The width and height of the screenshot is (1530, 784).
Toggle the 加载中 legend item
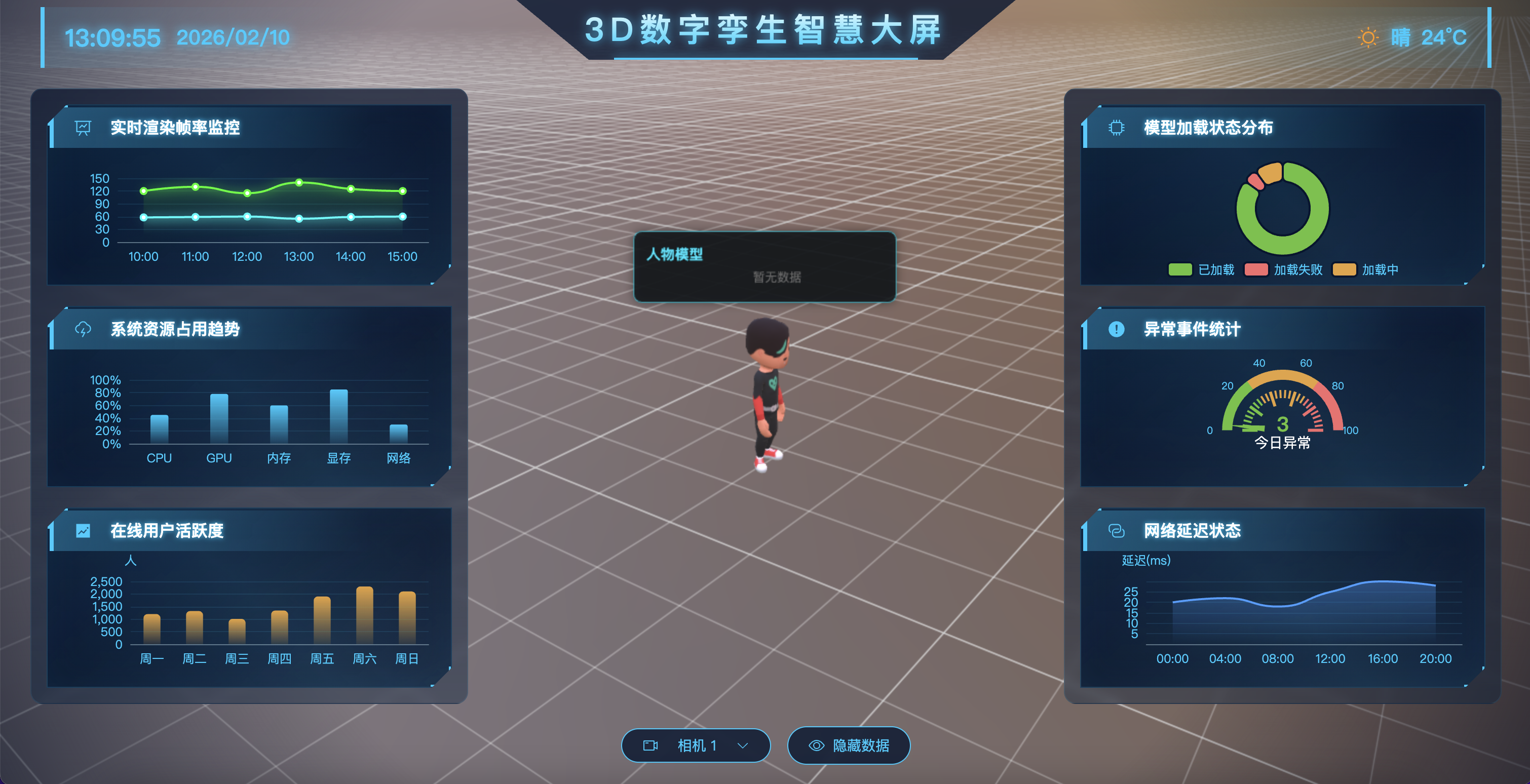coord(1366,269)
